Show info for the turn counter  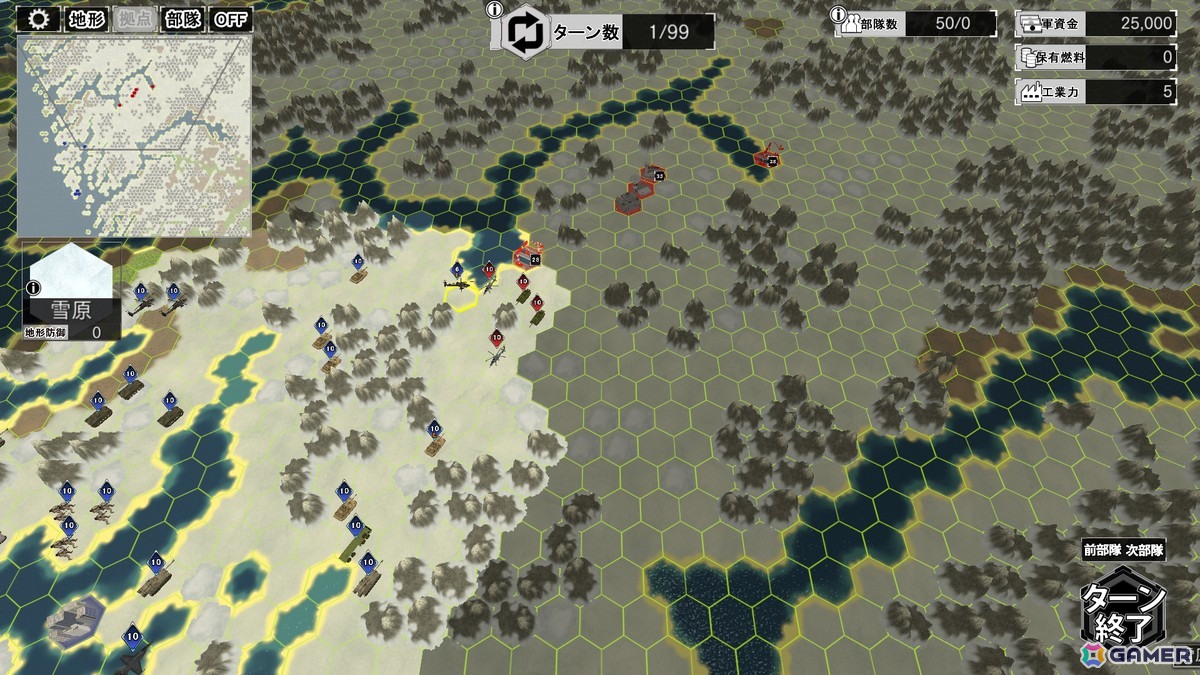(x=493, y=10)
